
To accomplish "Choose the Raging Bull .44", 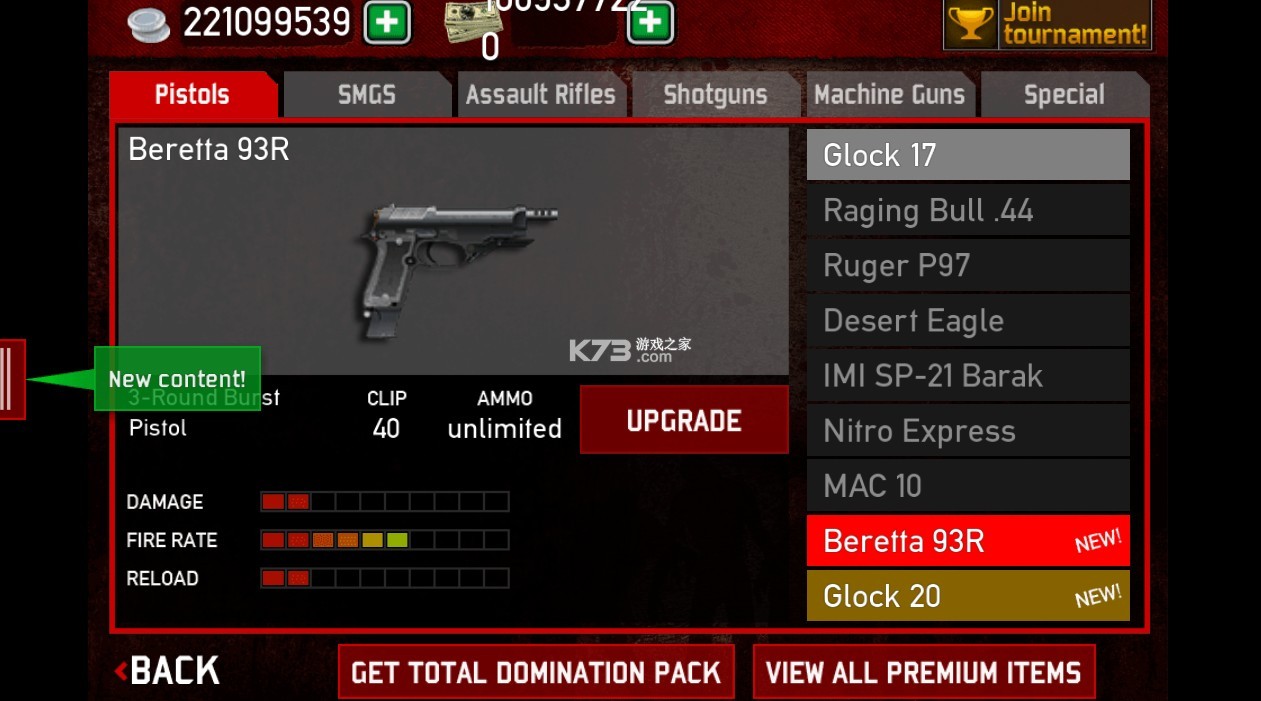I will [968, 210].
